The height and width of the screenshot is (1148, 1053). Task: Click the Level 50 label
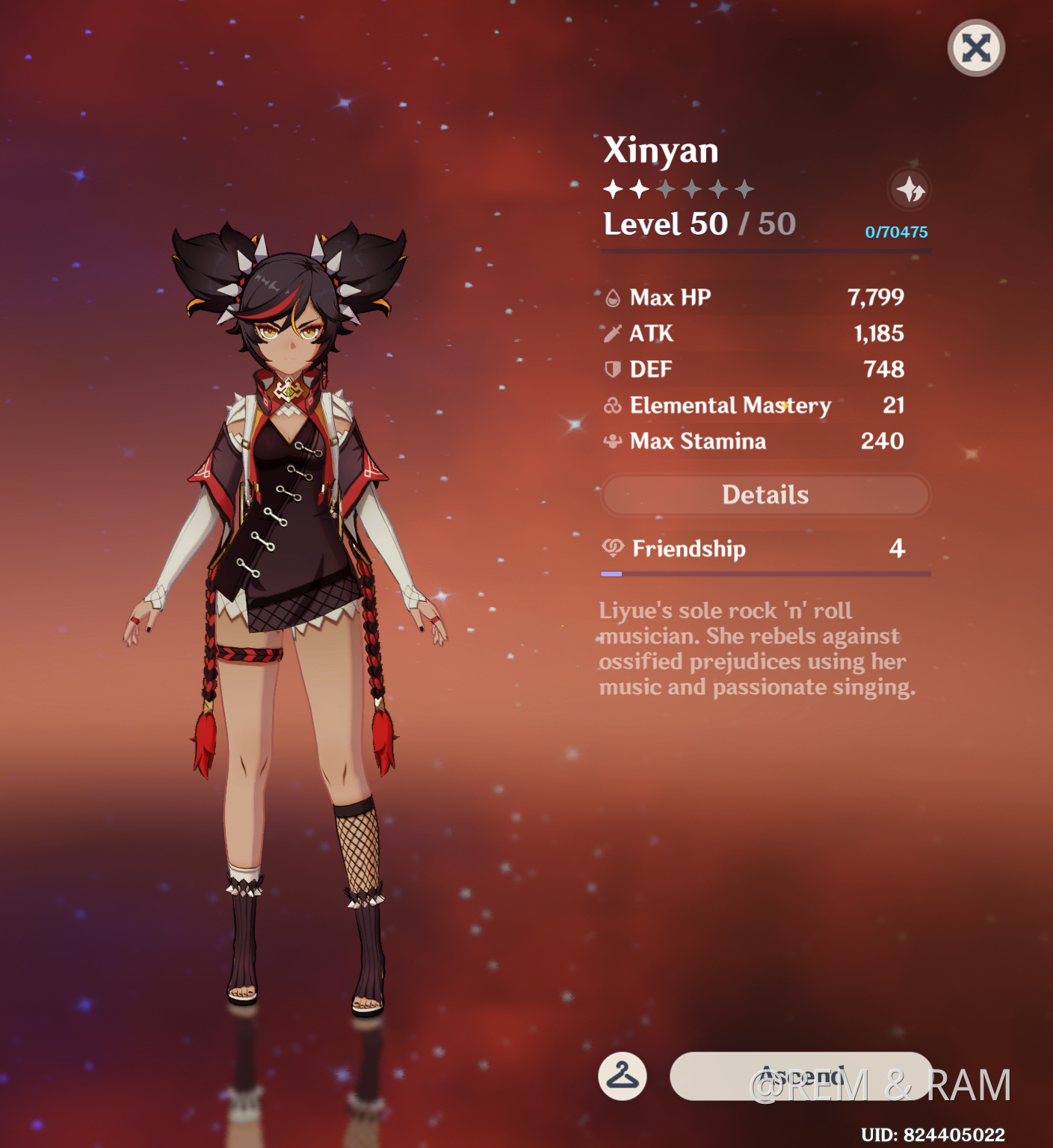point(665,223)
